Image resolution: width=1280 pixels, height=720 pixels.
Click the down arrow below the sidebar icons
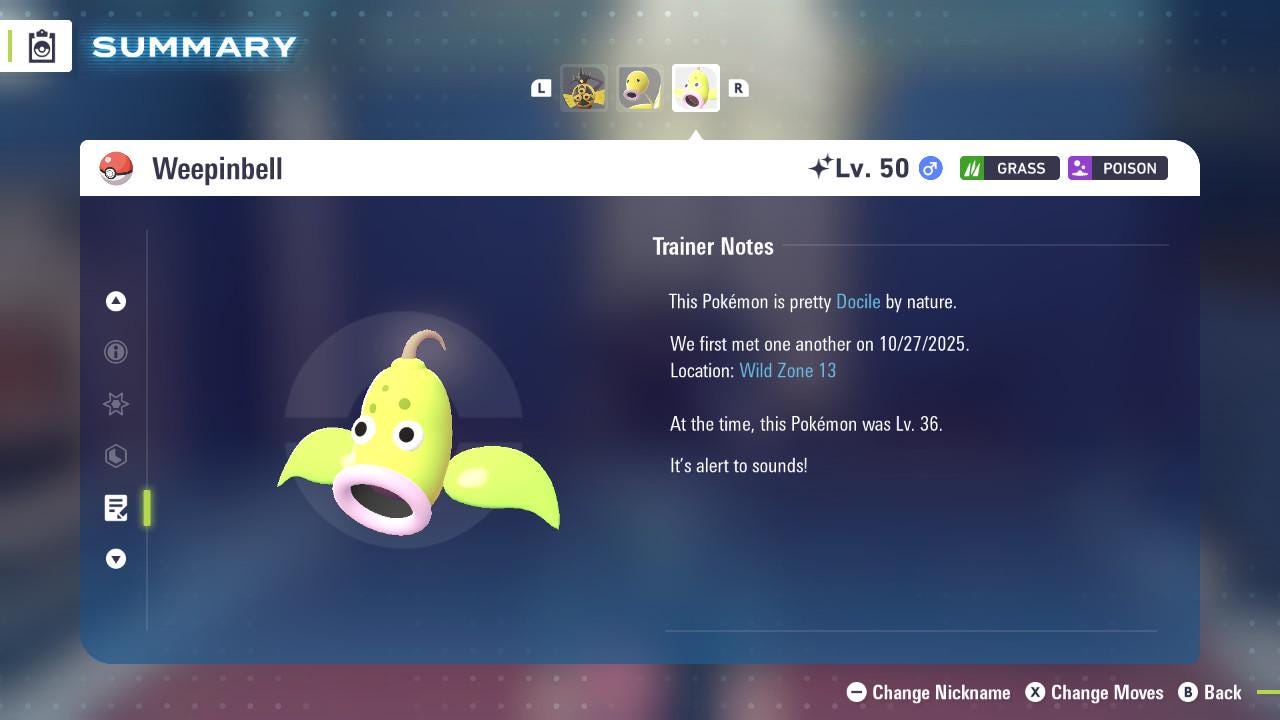pyautogui.click(x=116, y=559)
